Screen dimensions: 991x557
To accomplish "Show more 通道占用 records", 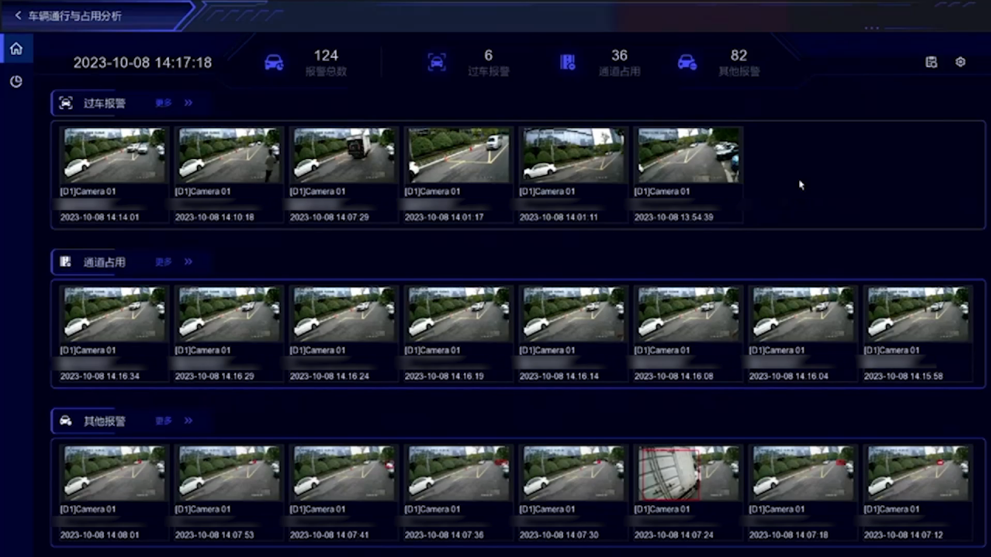I will [173, 262].
